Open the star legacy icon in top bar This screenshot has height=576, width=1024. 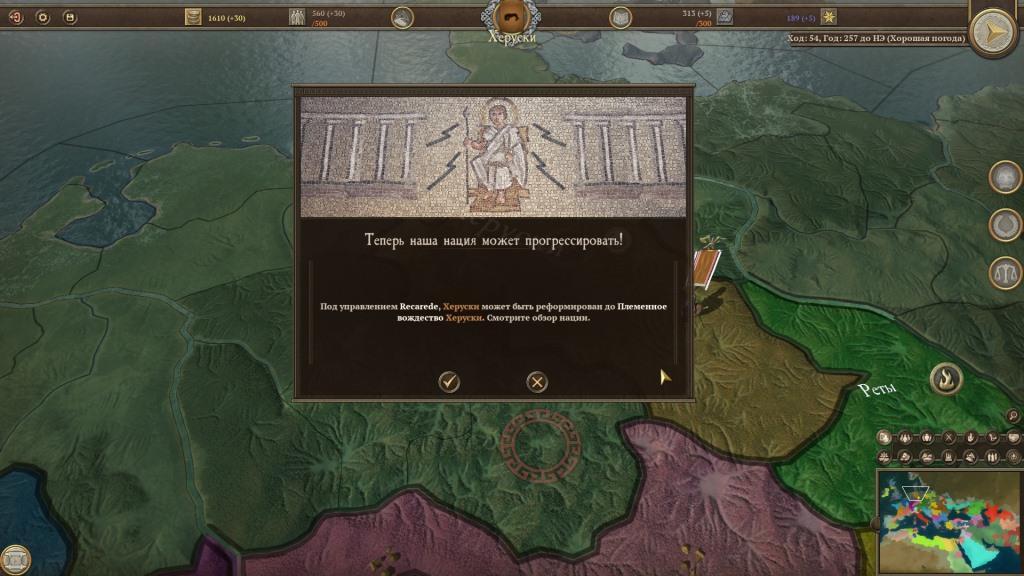[x=829, y=17]
